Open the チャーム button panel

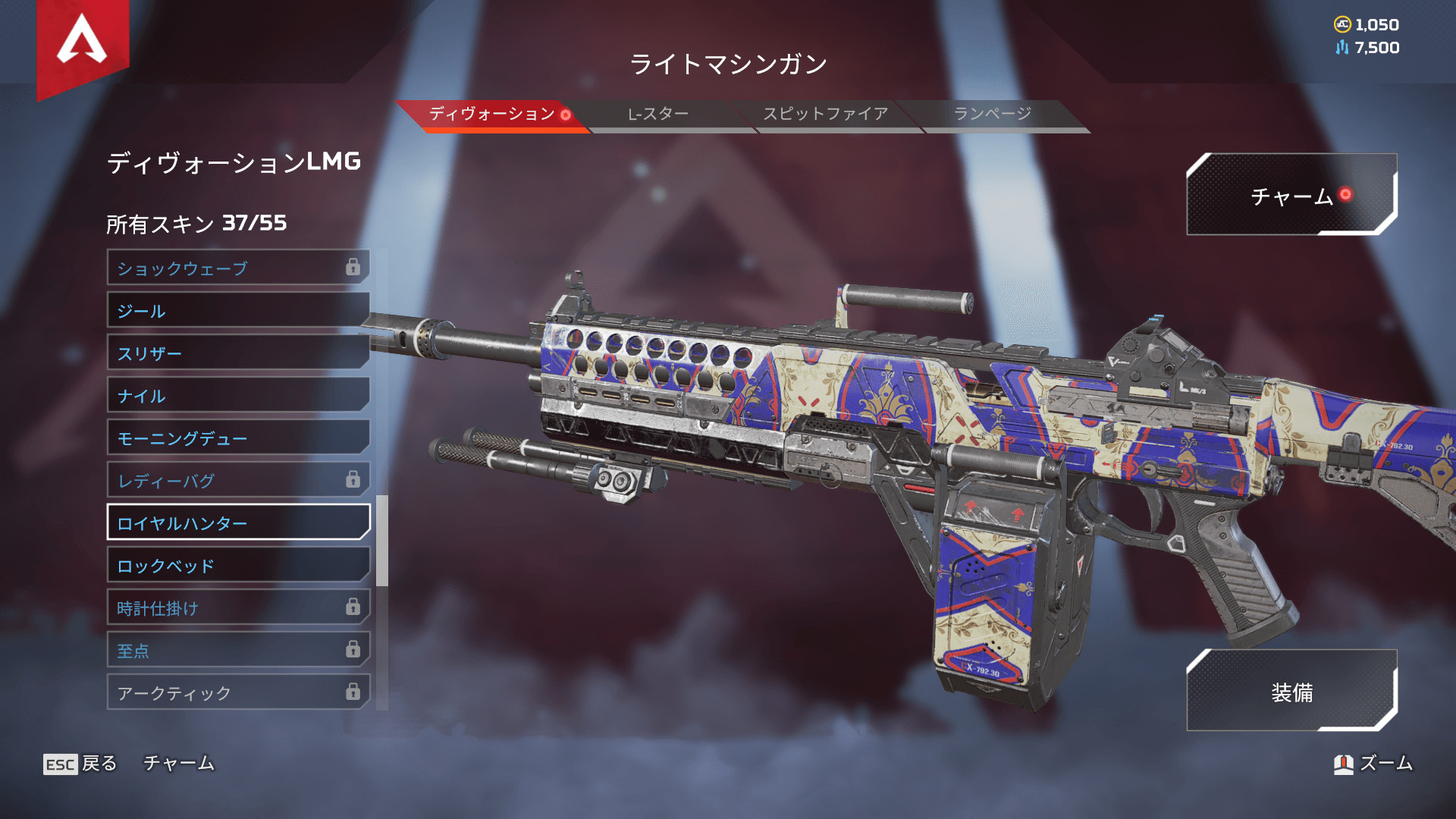(1291, 196)
